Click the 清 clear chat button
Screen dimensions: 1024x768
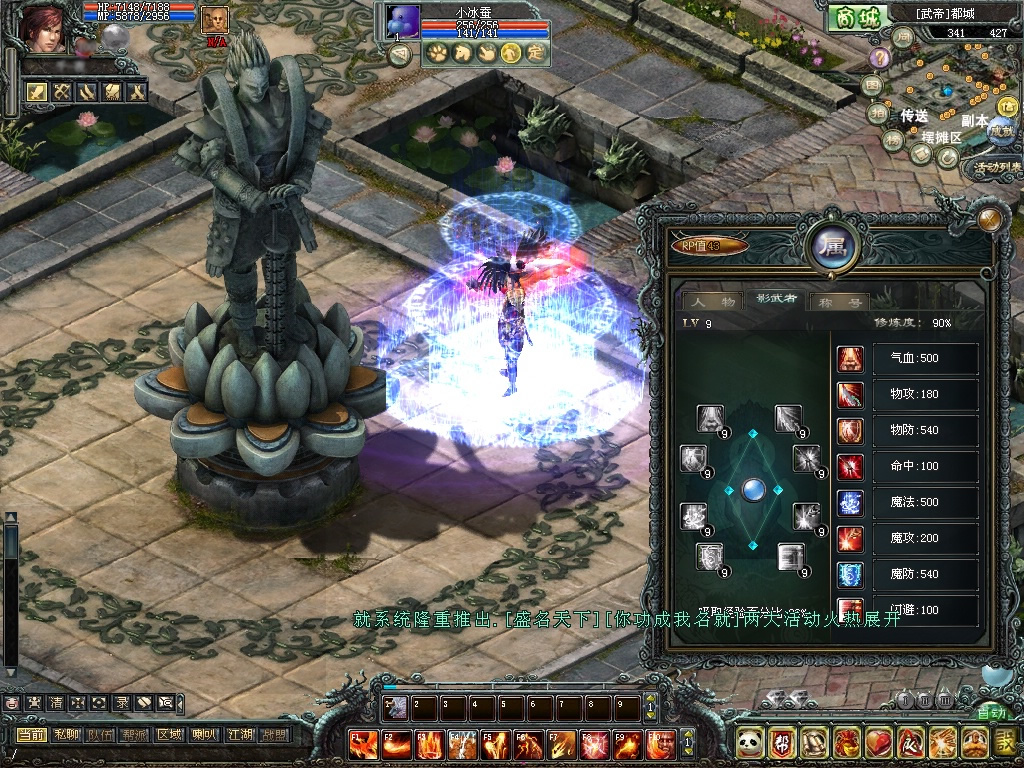55,703
